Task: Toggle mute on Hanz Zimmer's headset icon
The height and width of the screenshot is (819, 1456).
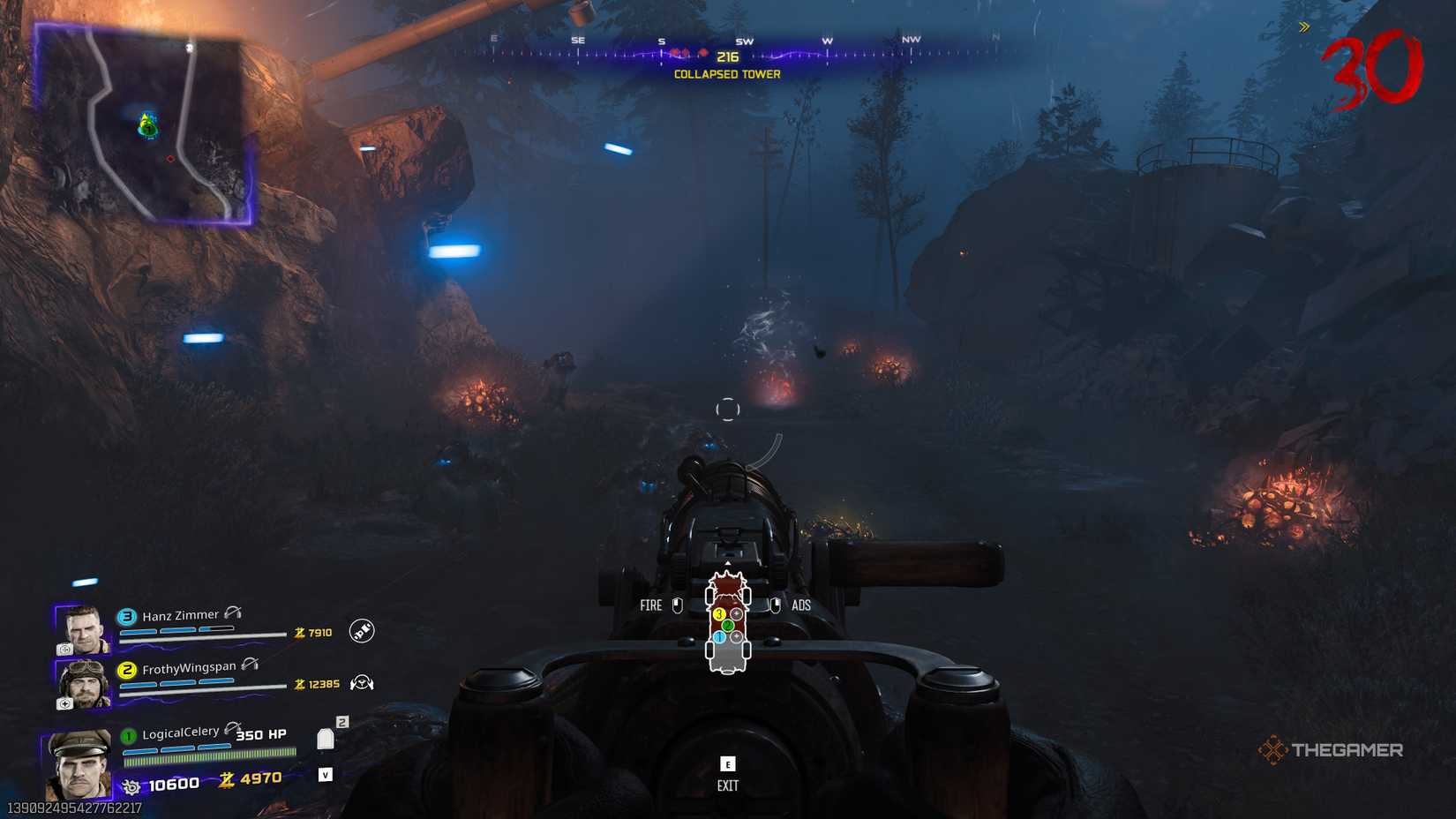Action: coord(231,613)
